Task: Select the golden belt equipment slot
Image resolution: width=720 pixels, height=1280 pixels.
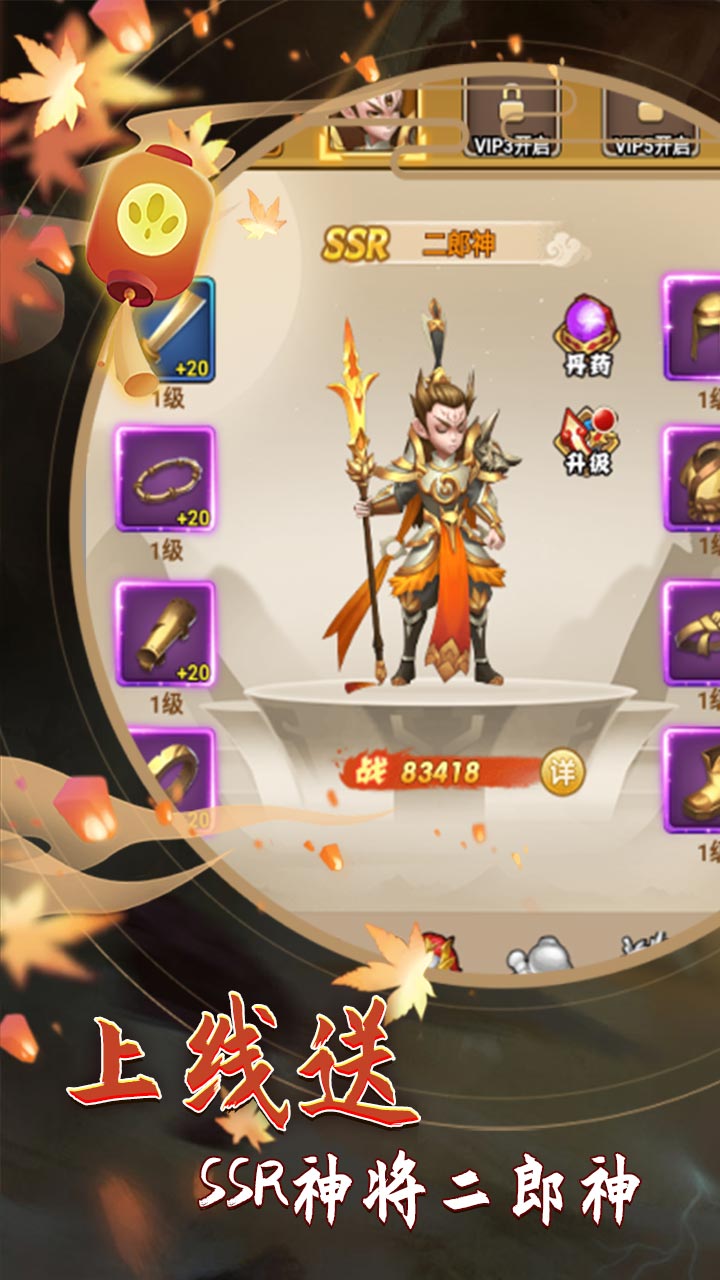Action: (693, 632)
